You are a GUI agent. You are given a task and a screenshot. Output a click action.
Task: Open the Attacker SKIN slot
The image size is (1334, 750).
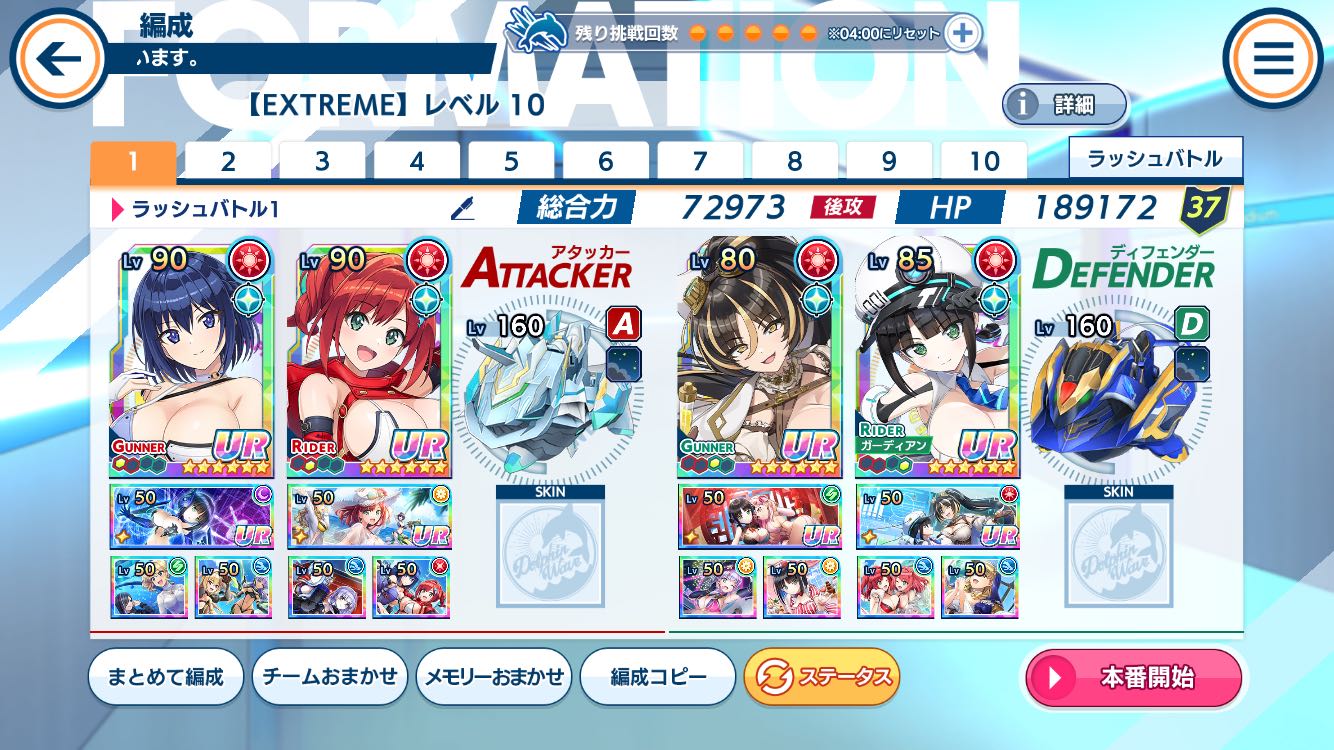click(550, 548)
